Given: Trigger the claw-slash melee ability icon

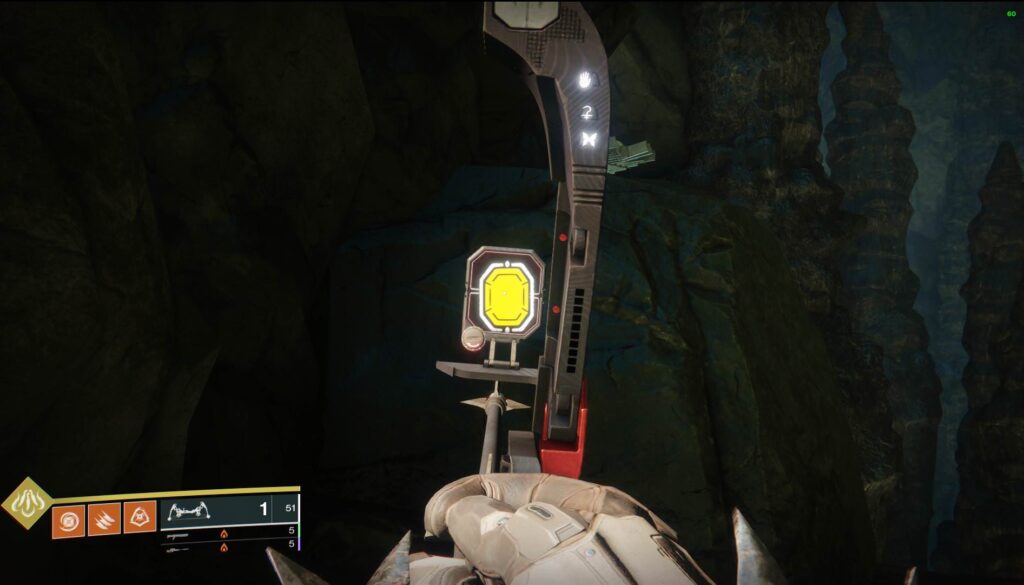Looking at the screenshot, I should pos(104,519).
